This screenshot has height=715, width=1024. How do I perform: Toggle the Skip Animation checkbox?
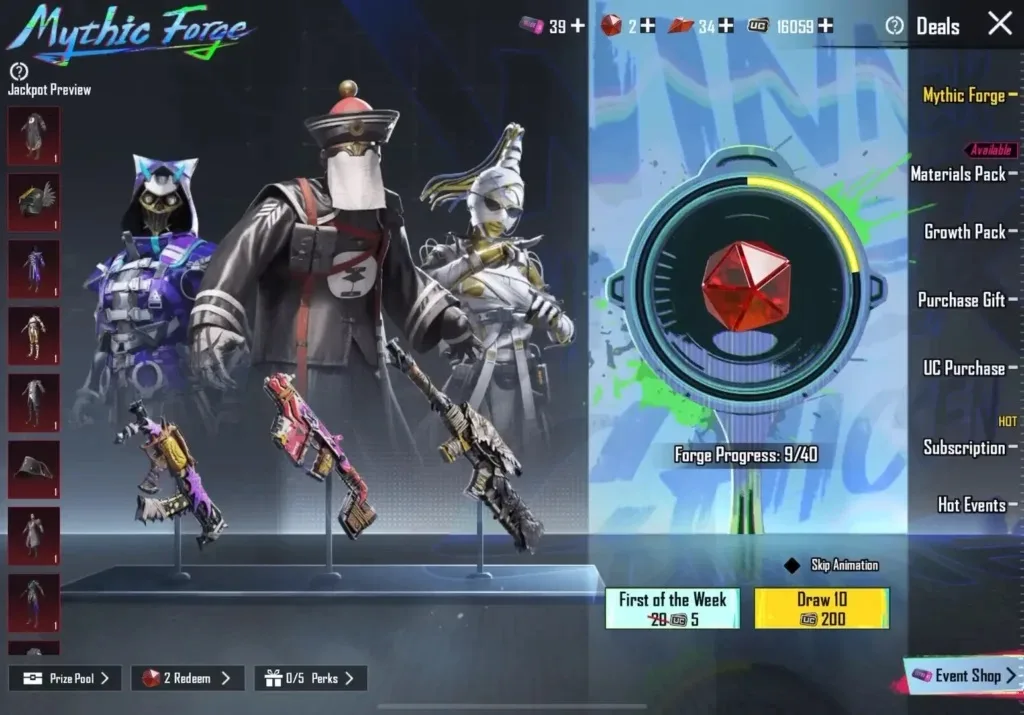point(792,566)
